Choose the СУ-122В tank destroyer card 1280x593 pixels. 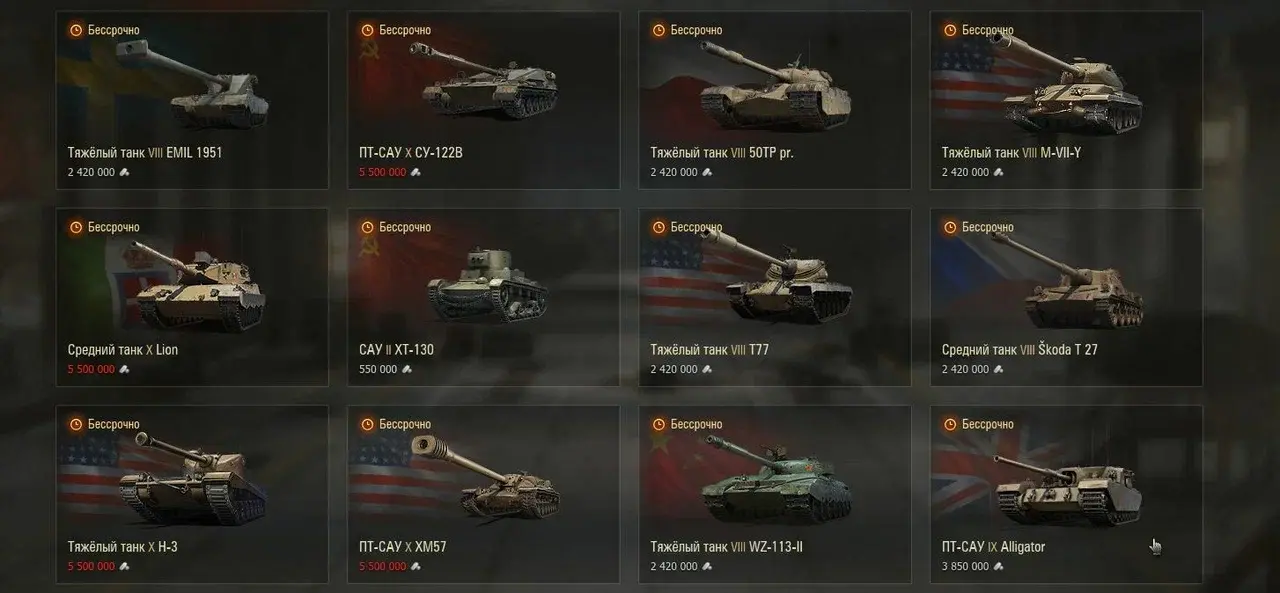(x=483, y=100)
